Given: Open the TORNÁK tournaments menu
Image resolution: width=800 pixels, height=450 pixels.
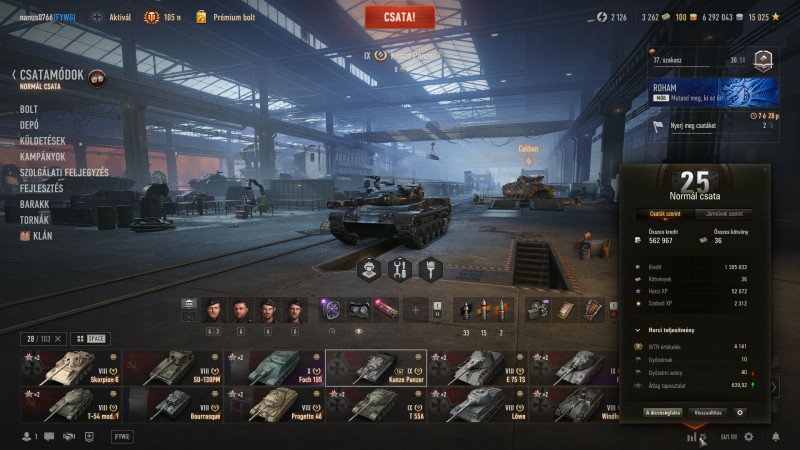Looking at the screenshot, I should (35, 220).
